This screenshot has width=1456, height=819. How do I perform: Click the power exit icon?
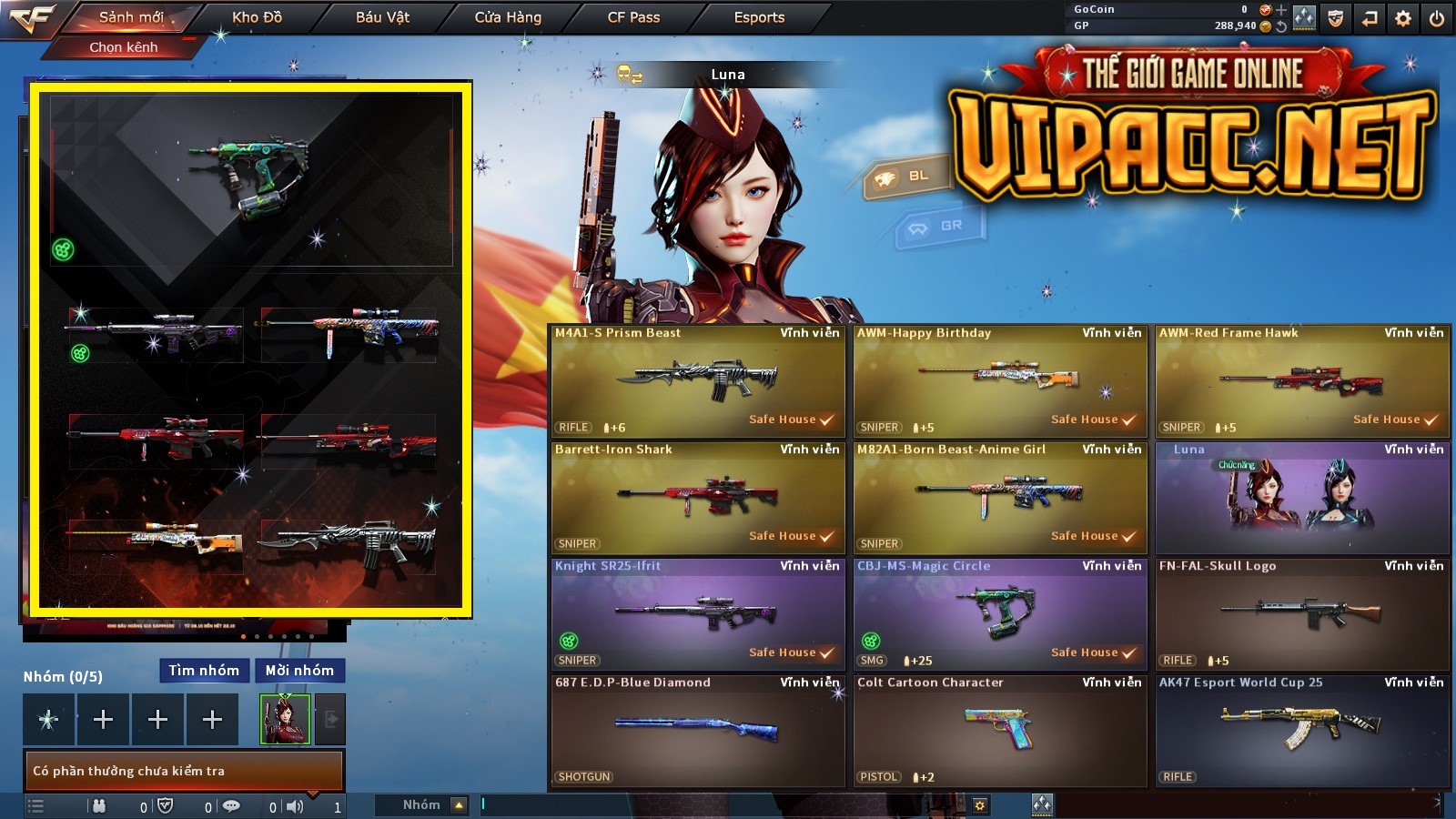pyautogui.click(x=1437, y=18)
